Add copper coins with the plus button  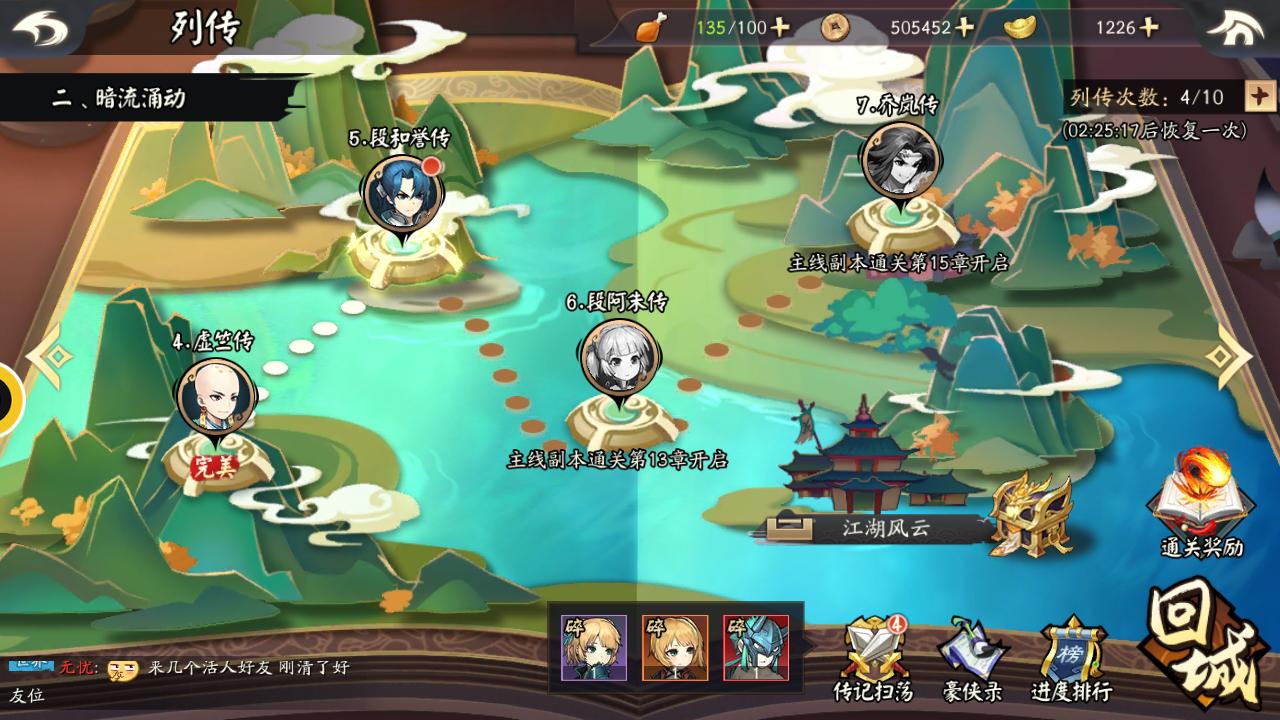click(964, 28)
